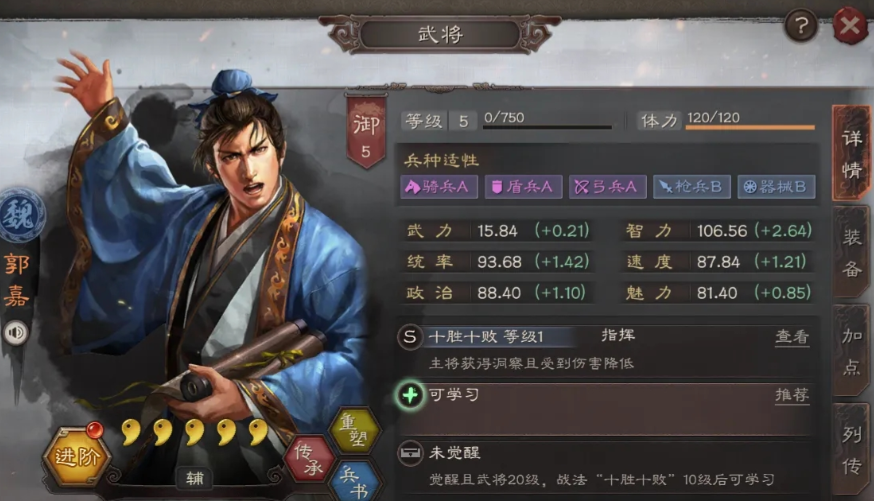Play Guo Jia's voice with speaker icon
This screenshot has height=501, width=874.
pos(16,333)
